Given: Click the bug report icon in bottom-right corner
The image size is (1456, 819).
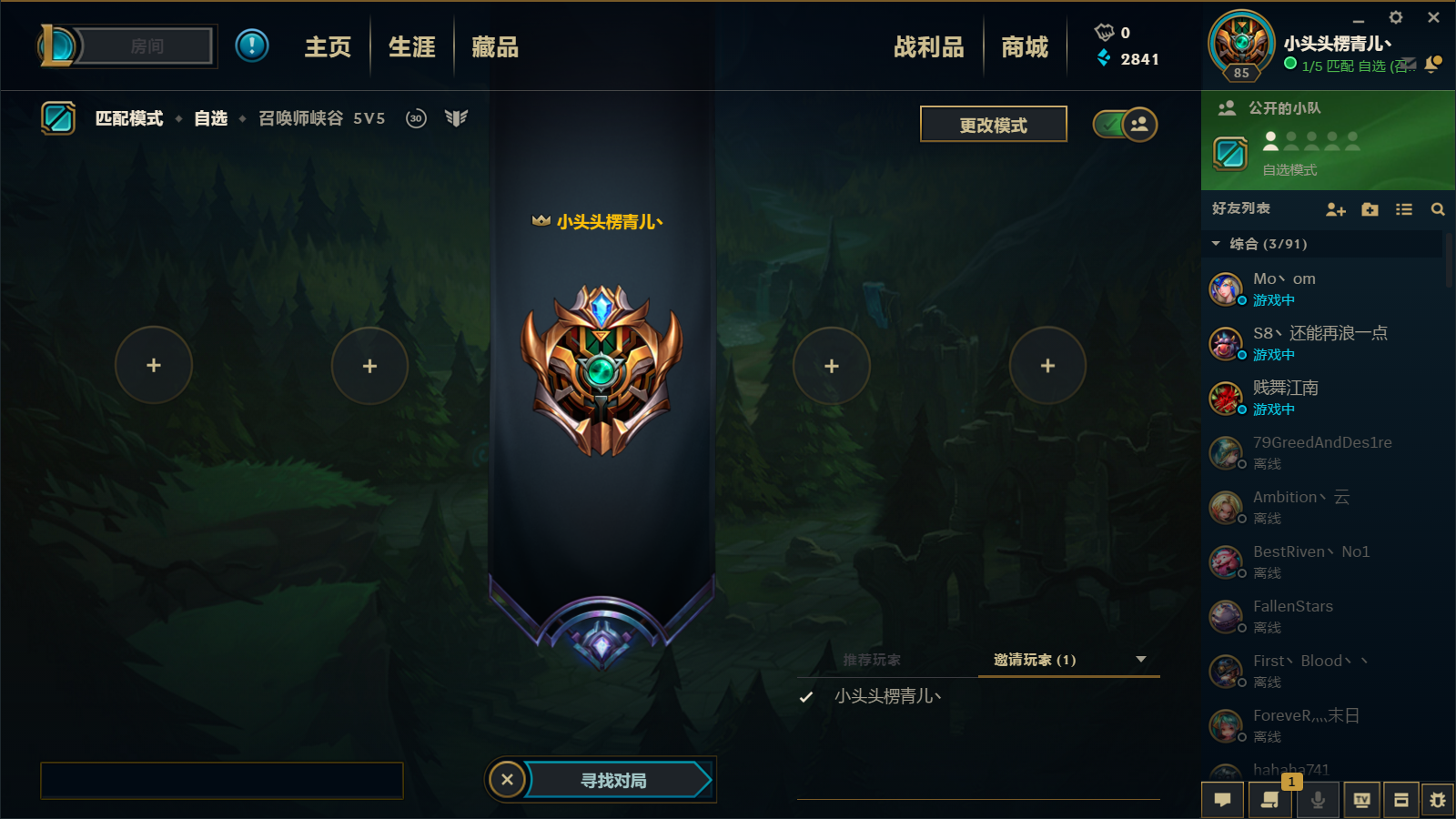Looking at the screenshot, I should tap(1440, 800).
